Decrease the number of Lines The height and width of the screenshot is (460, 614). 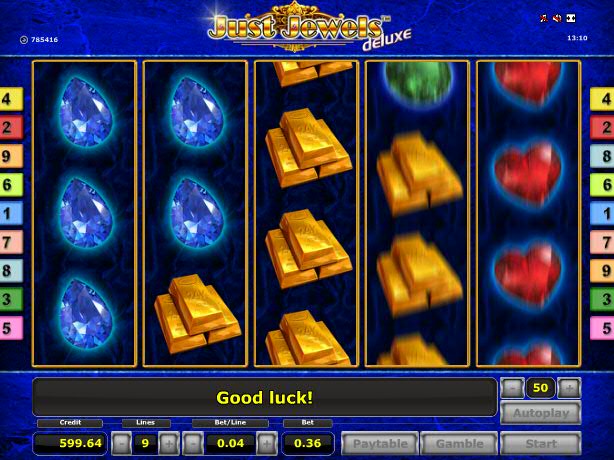click(x=121, y=443)
